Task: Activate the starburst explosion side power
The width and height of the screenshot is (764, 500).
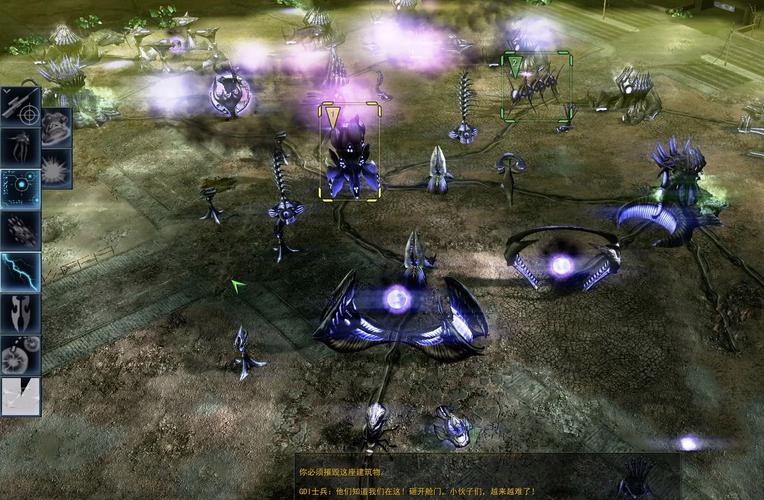Action: pyautogui.click(x=56, y=168)
